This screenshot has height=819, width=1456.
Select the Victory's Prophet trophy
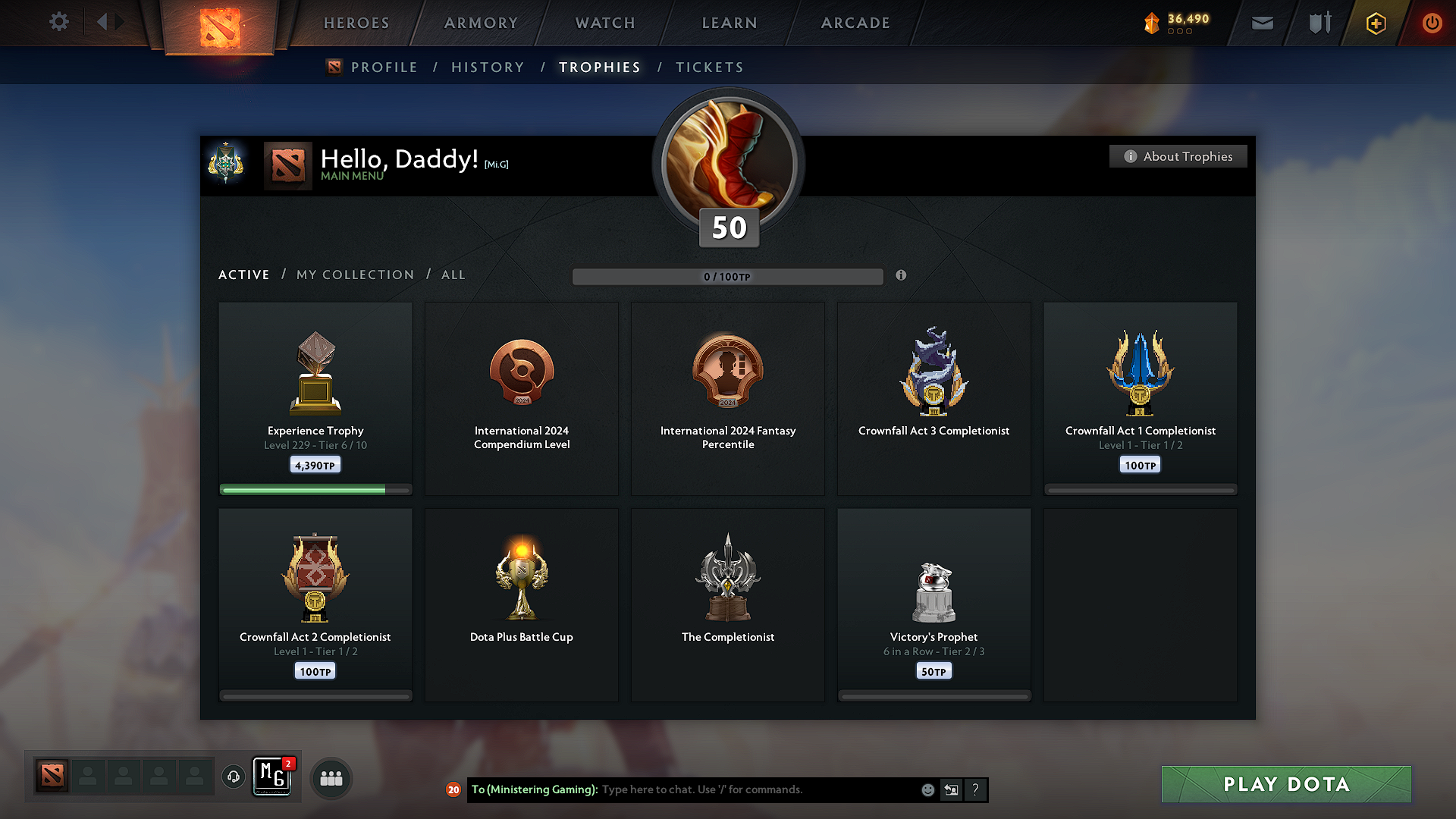tap(934, 603)
